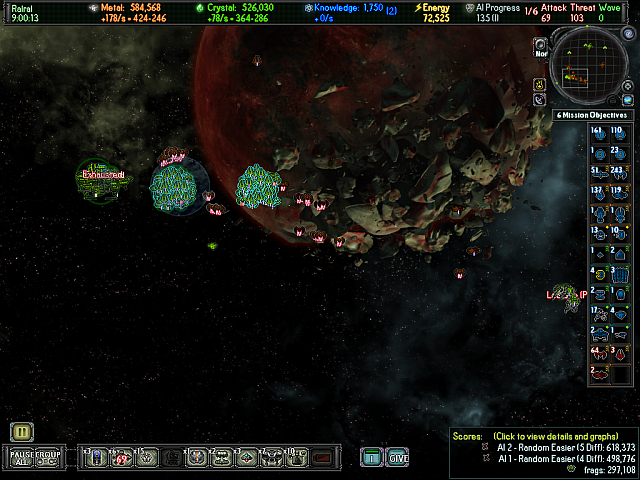The height and width of the screenshot is (480, 640).
Task: Select the Pause All button
Action: [22, 458]
